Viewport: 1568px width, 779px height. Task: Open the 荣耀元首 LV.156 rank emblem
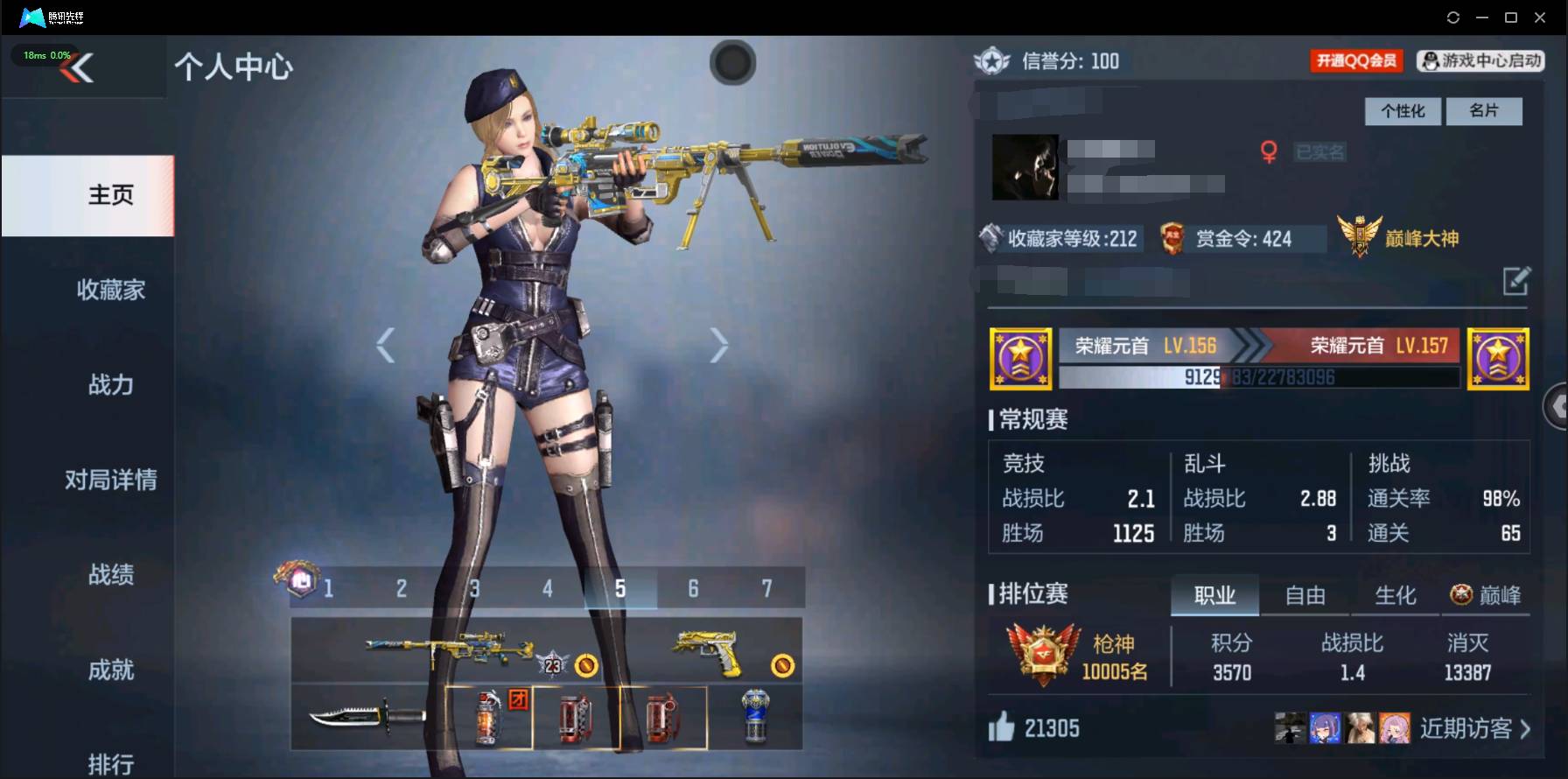tap(1019, 358)
